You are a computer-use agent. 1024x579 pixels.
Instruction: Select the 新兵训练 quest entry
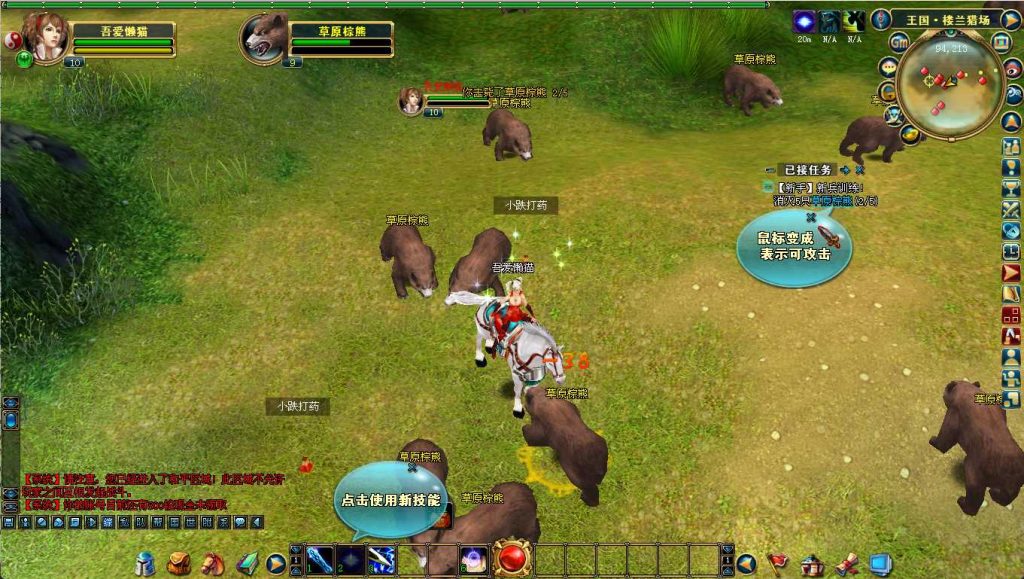[820, 187]
